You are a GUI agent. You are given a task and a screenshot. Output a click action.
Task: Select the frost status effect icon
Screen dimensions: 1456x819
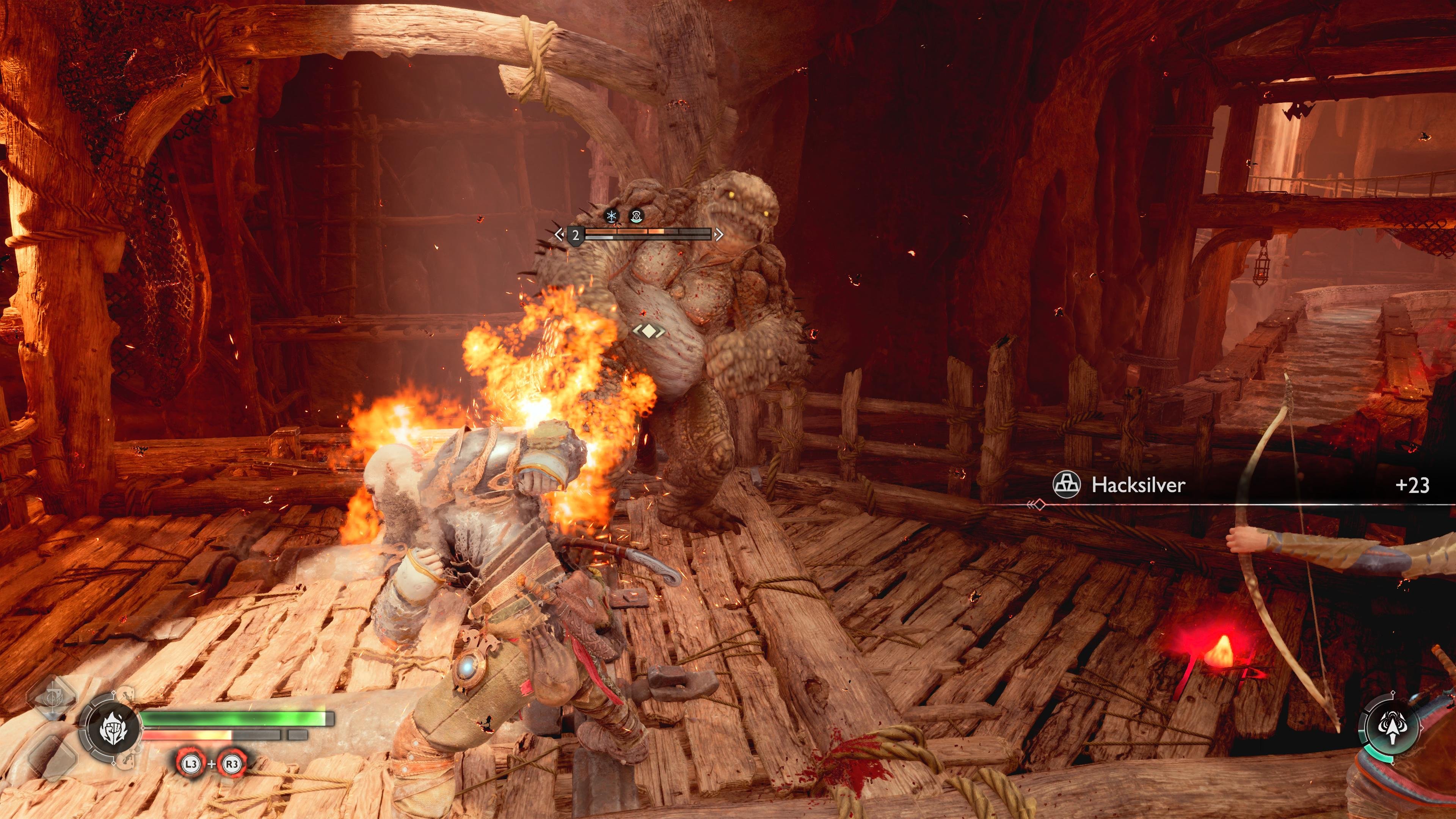[x=612, y=216]
